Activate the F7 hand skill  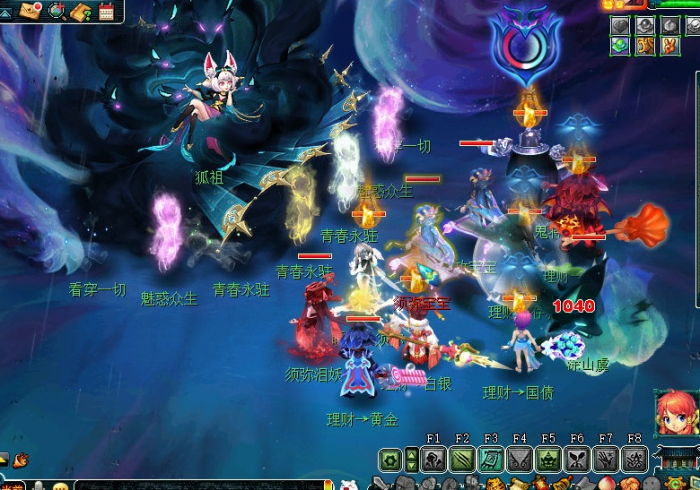pyautogui.click(x=605, y=460)
